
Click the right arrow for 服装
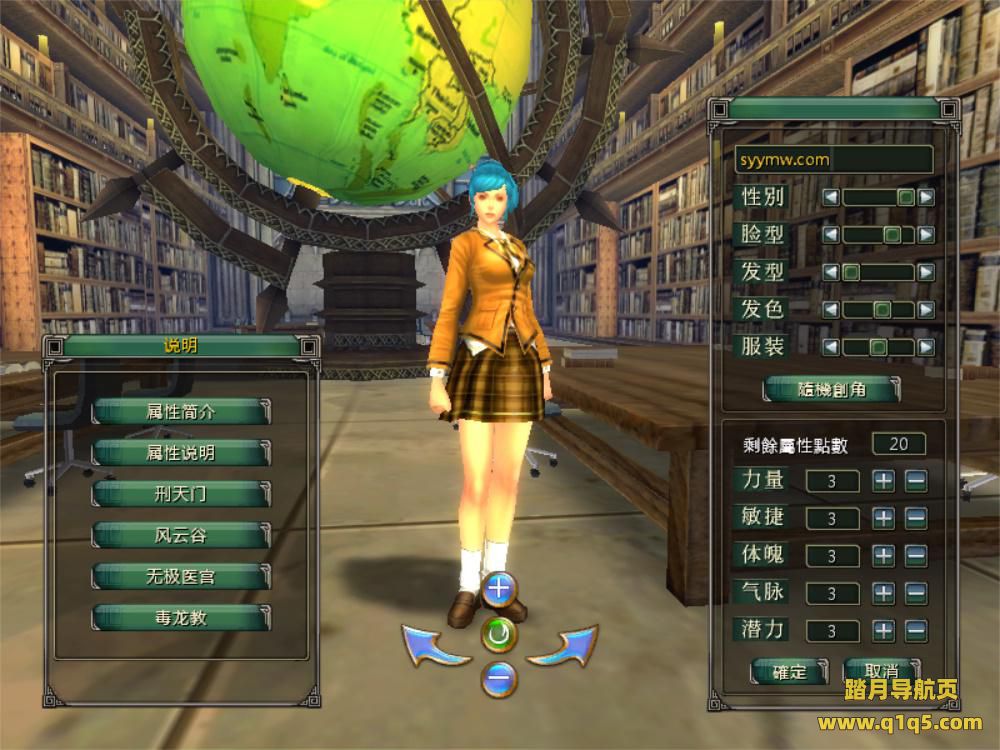coord(926,347)
